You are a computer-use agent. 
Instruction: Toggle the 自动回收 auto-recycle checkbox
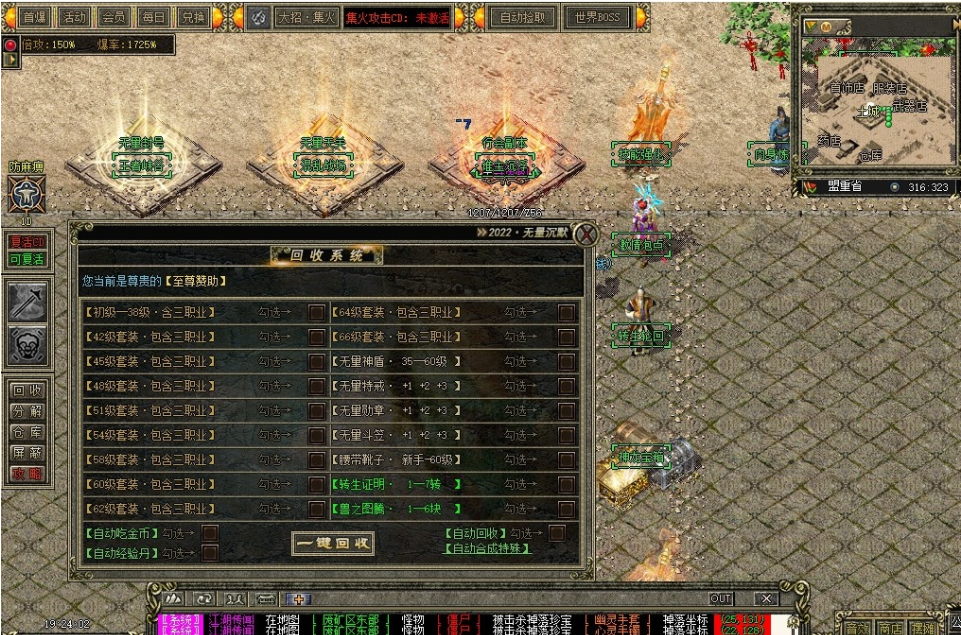(x=557, y=534)
